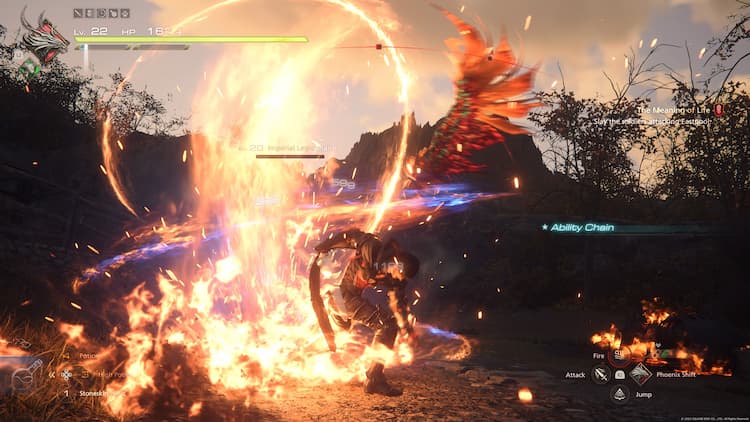Viewport: 750px width, 422px height.
Task: Trigger the Phoenix Shift ability
Action: pos(640,374)
